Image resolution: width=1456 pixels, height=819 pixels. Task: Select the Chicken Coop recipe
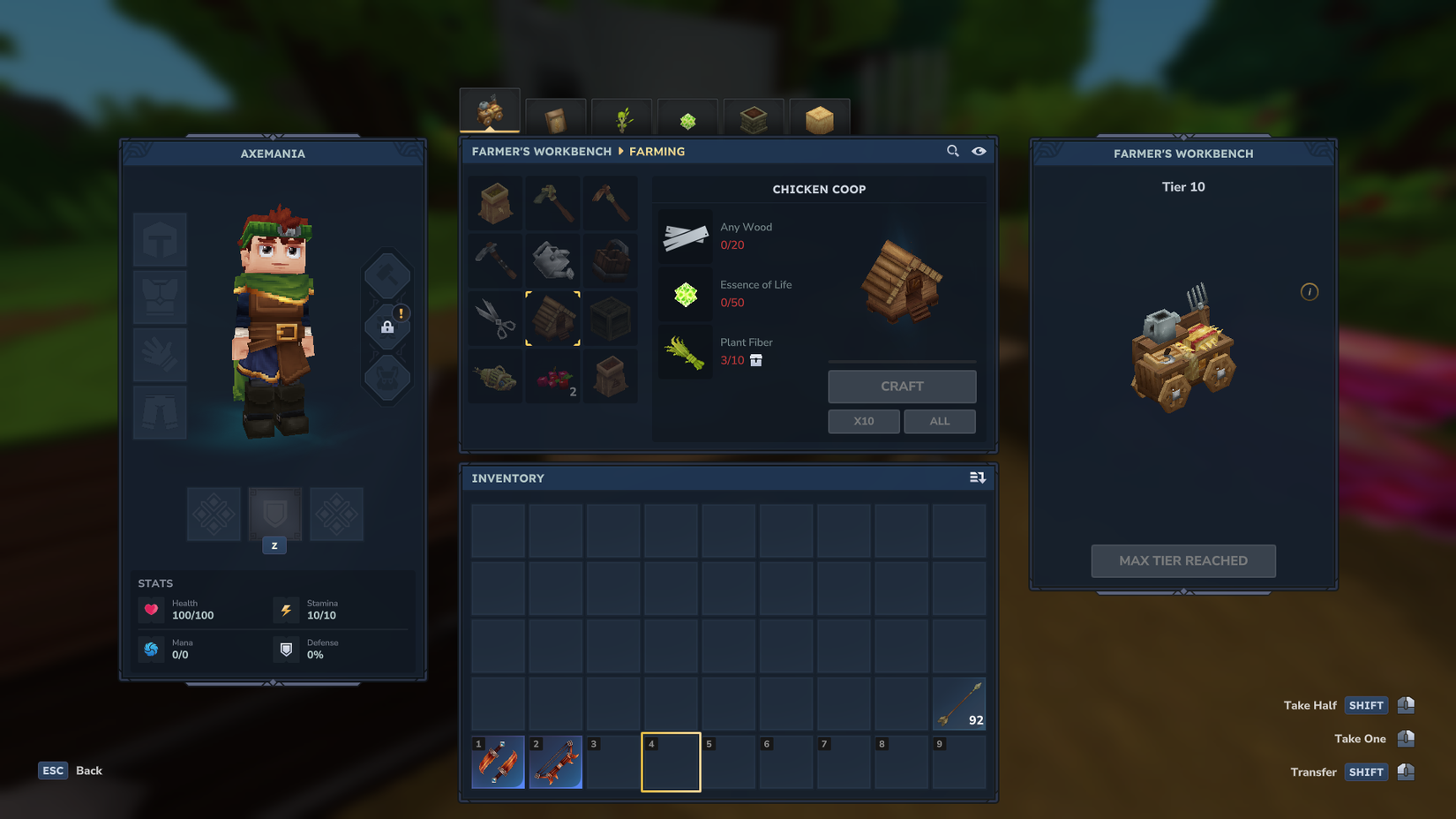tap(553, 319)
